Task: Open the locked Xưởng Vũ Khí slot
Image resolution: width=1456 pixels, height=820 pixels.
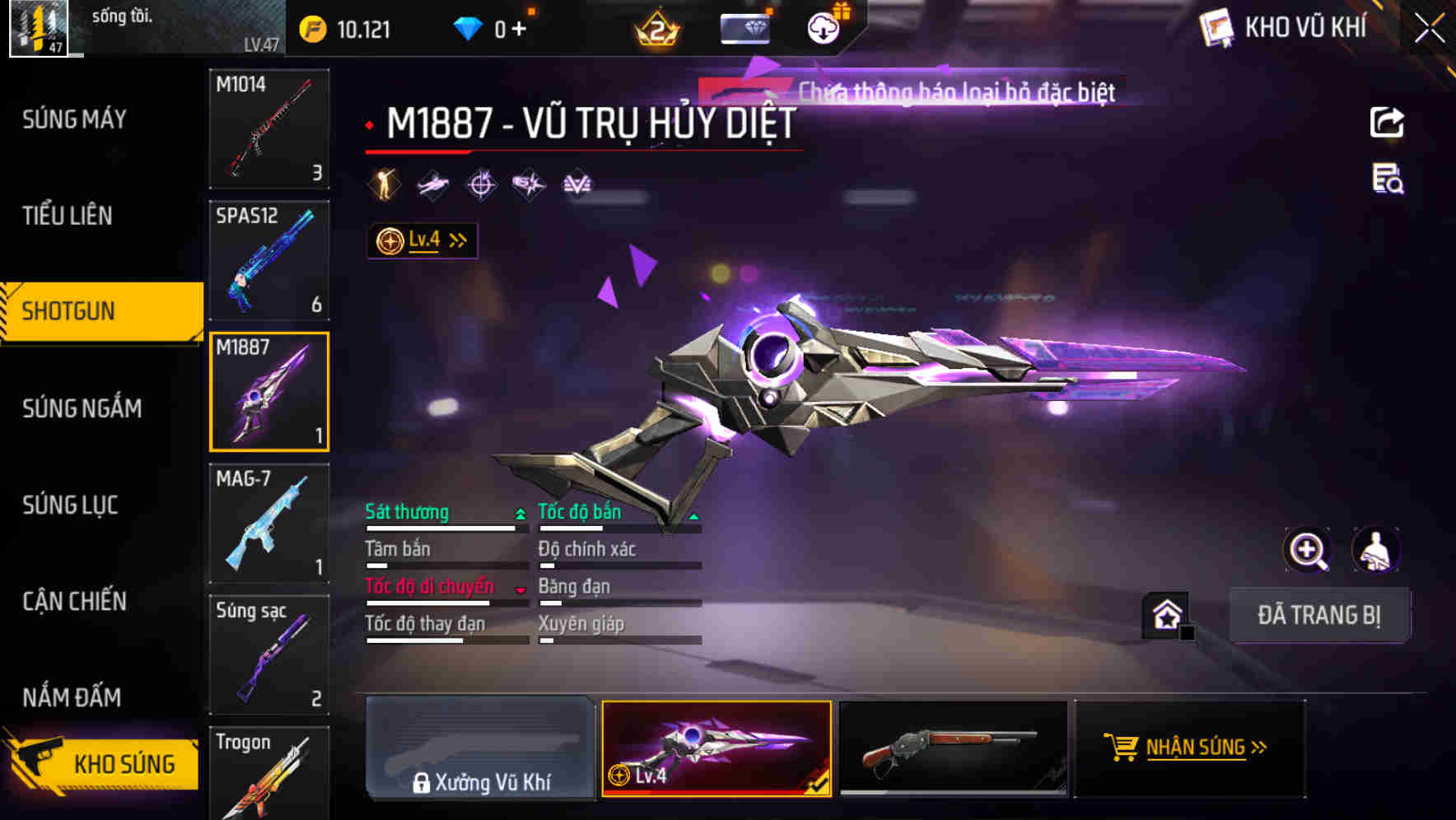Action: point(481,749)
